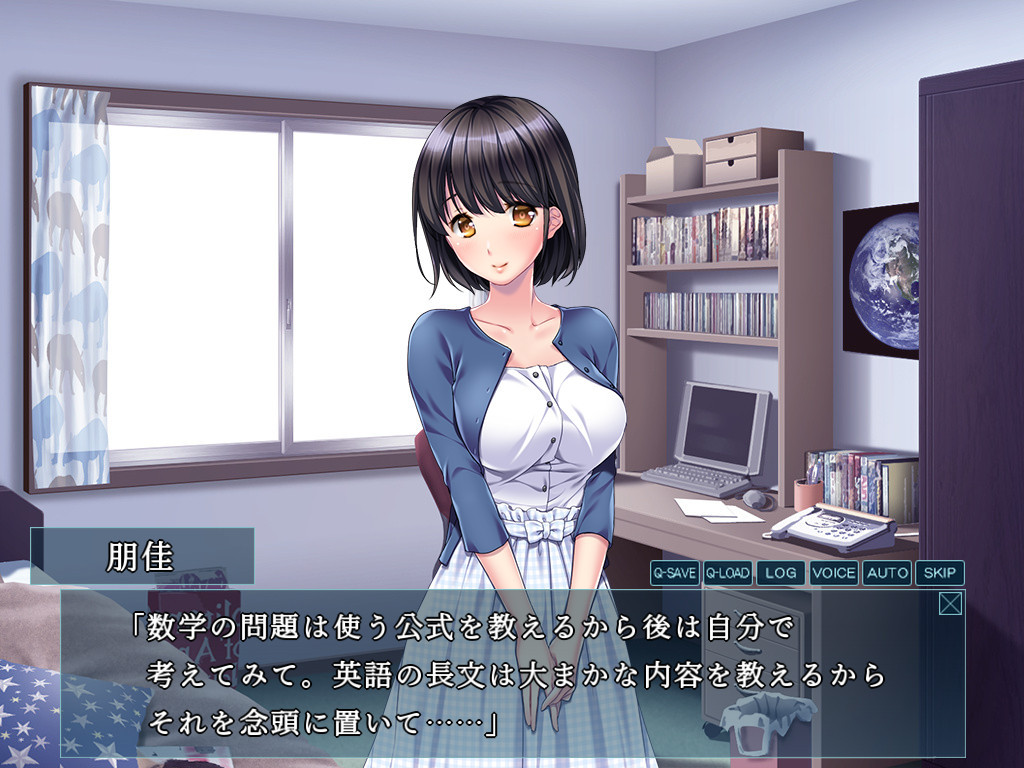This screenshot has width=1024, height=768.
Task: Hide the dialogue box with X button
Action: click(x=950, y=604)
